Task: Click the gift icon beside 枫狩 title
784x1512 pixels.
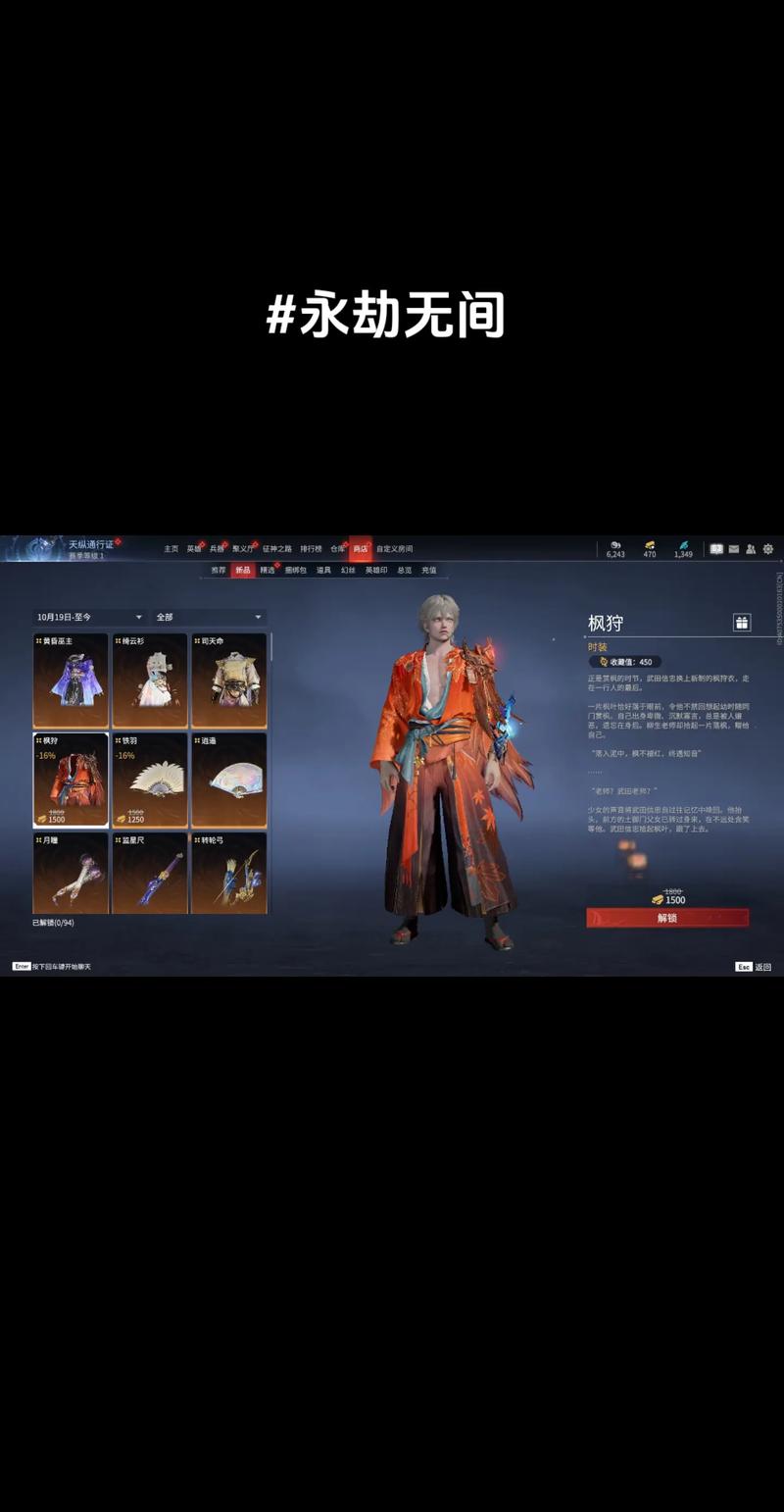Action: (742, 623)
